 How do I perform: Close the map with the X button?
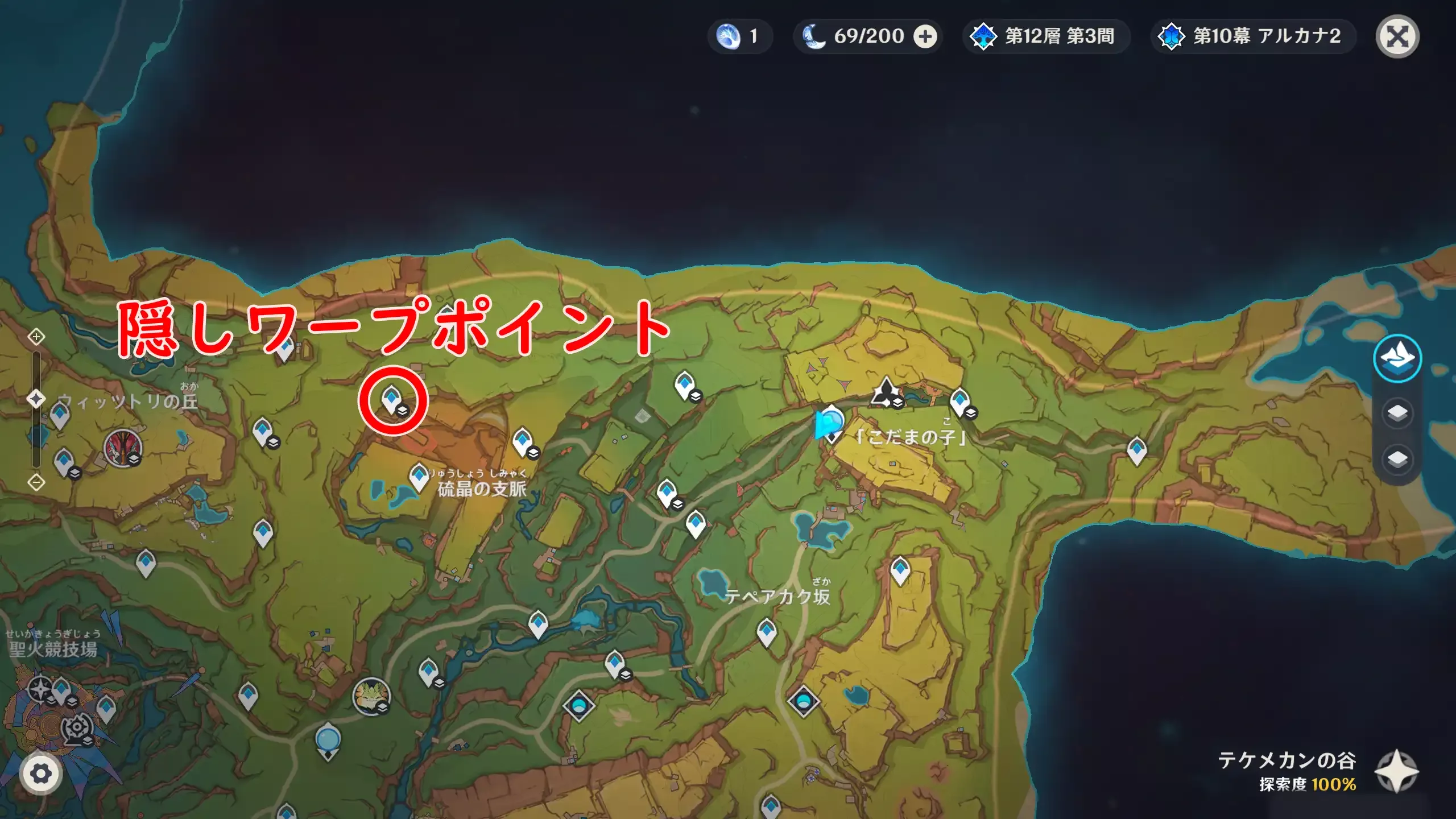1397,36
